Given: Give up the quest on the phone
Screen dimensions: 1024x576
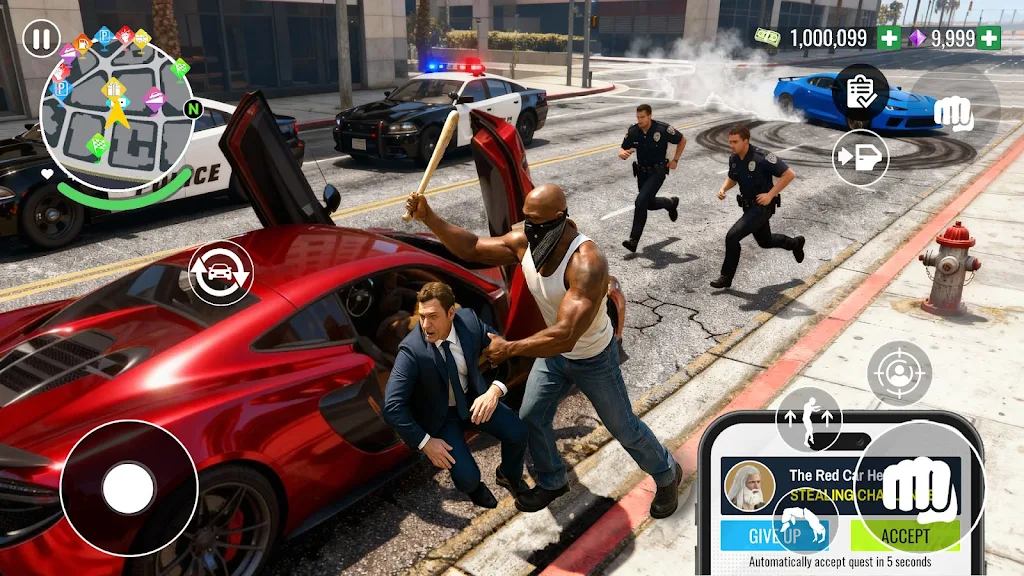Looking at the screenshot, I should click(x=773, y=536).
